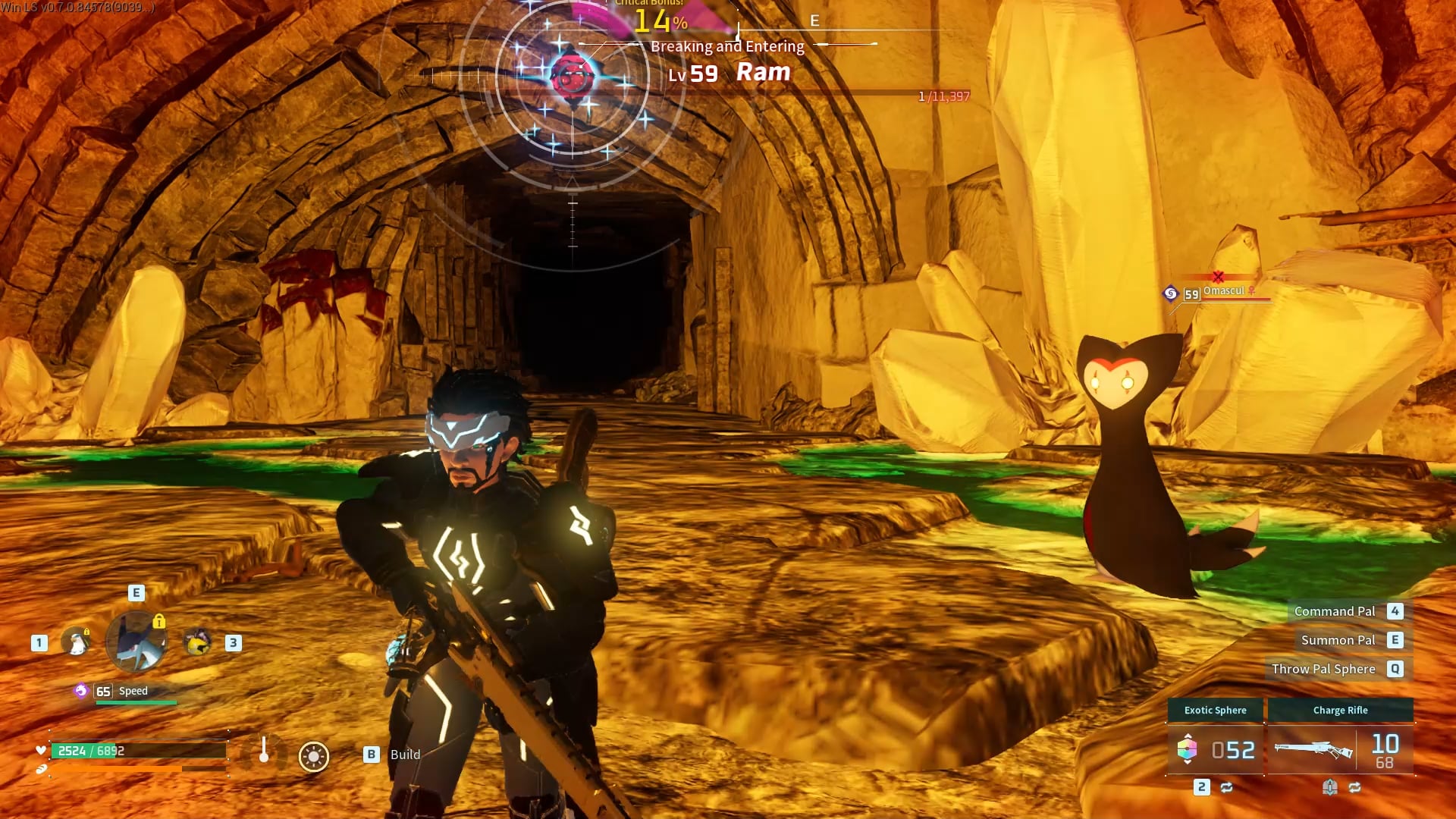Screen dimensions: 1456x819
Task: Click the Command Pal action label
Action: point(1334,611)
